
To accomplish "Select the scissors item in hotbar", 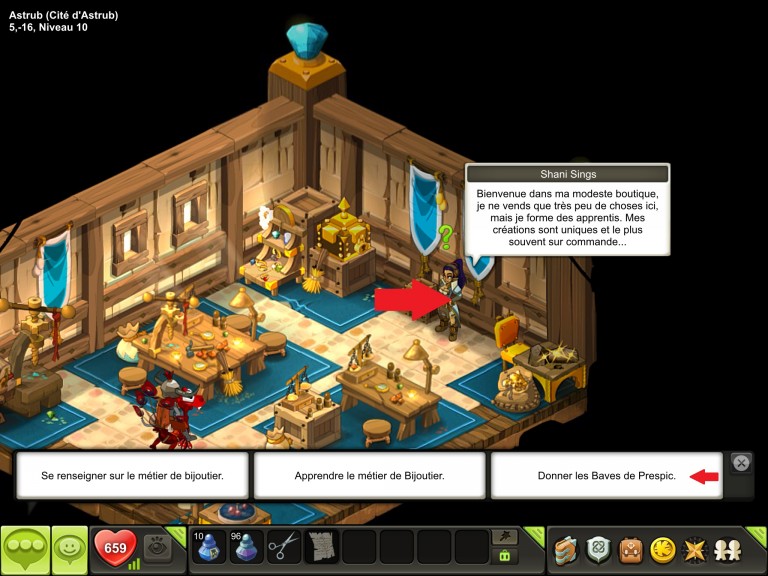I will click(x=284, y=548).
